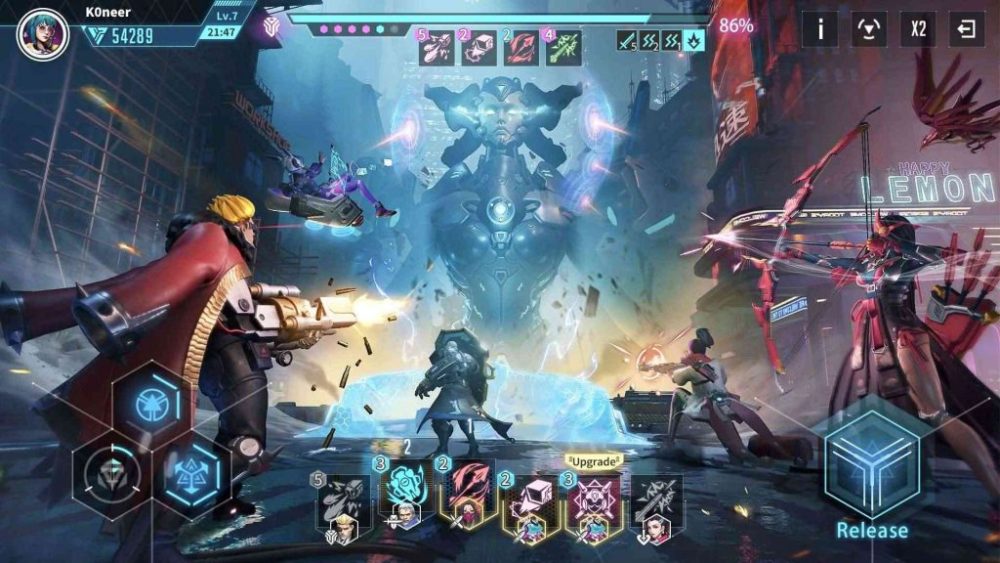The image size is (1000, 563).
Task: Select the dark-haired woman's greyed sword card
Action: (656, 505)
